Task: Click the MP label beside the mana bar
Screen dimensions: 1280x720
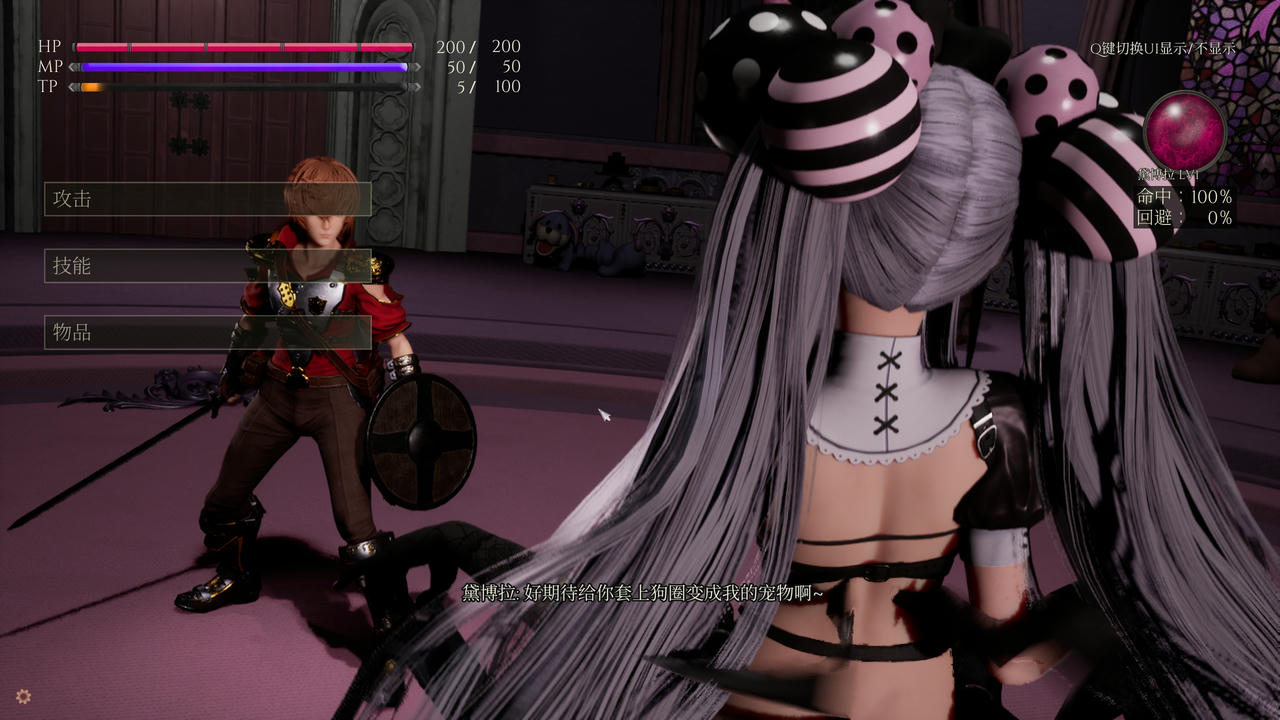Action: pyautogui.click(x=48, y=66)
